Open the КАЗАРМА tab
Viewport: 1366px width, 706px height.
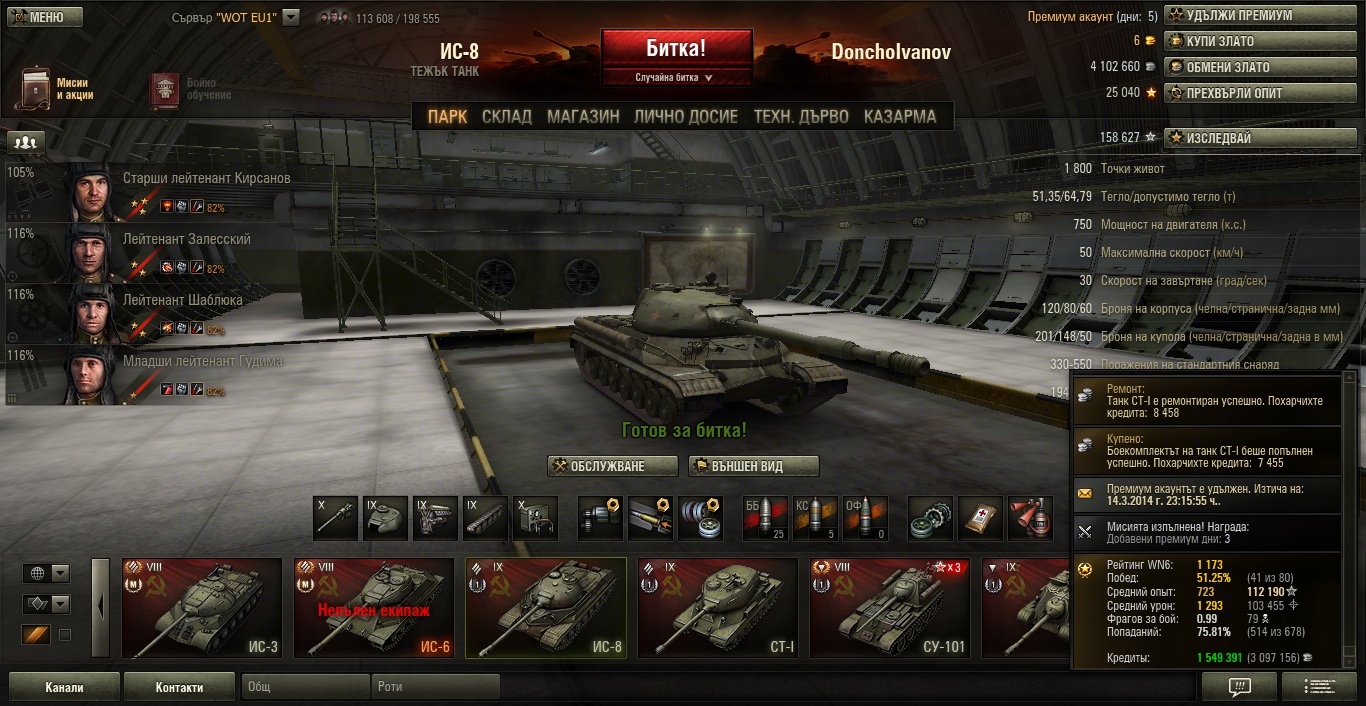pos(900,117)
